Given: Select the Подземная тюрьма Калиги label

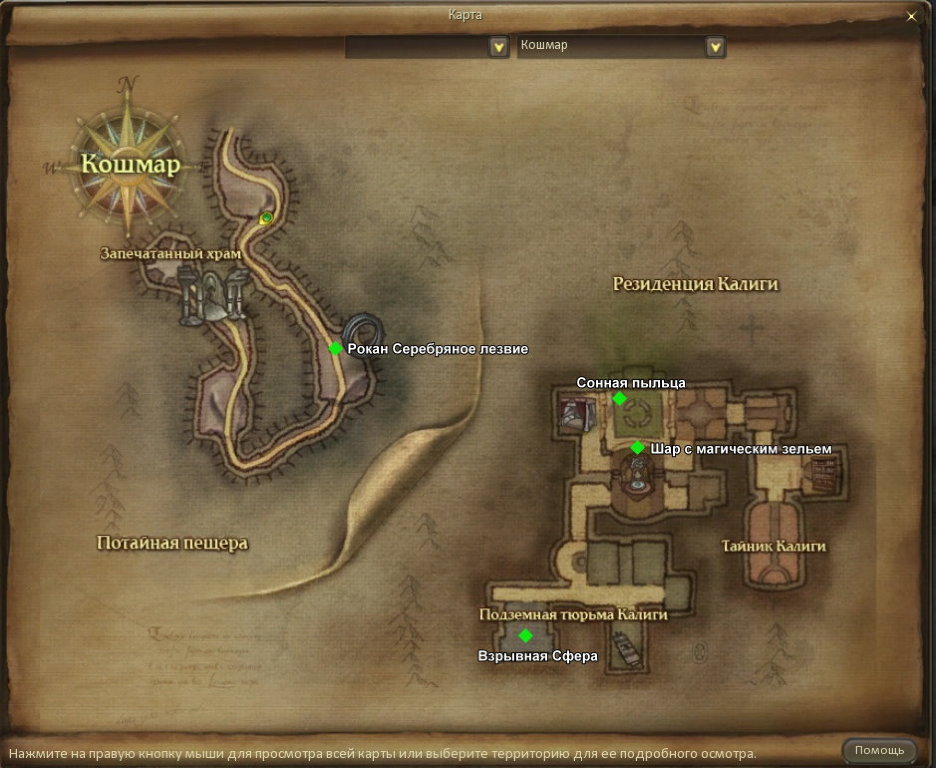Looking at the screenshot, I should [x=573, y=614].
